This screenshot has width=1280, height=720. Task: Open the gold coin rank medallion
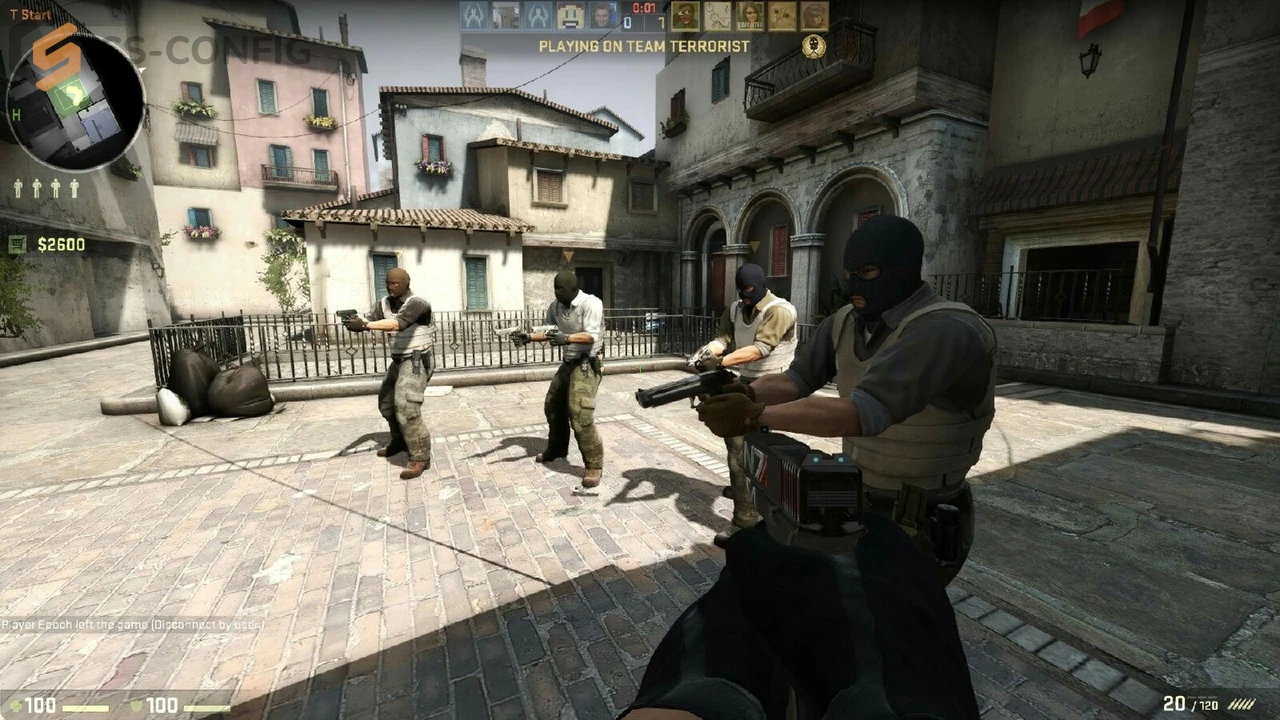click(x=813, y=46)
